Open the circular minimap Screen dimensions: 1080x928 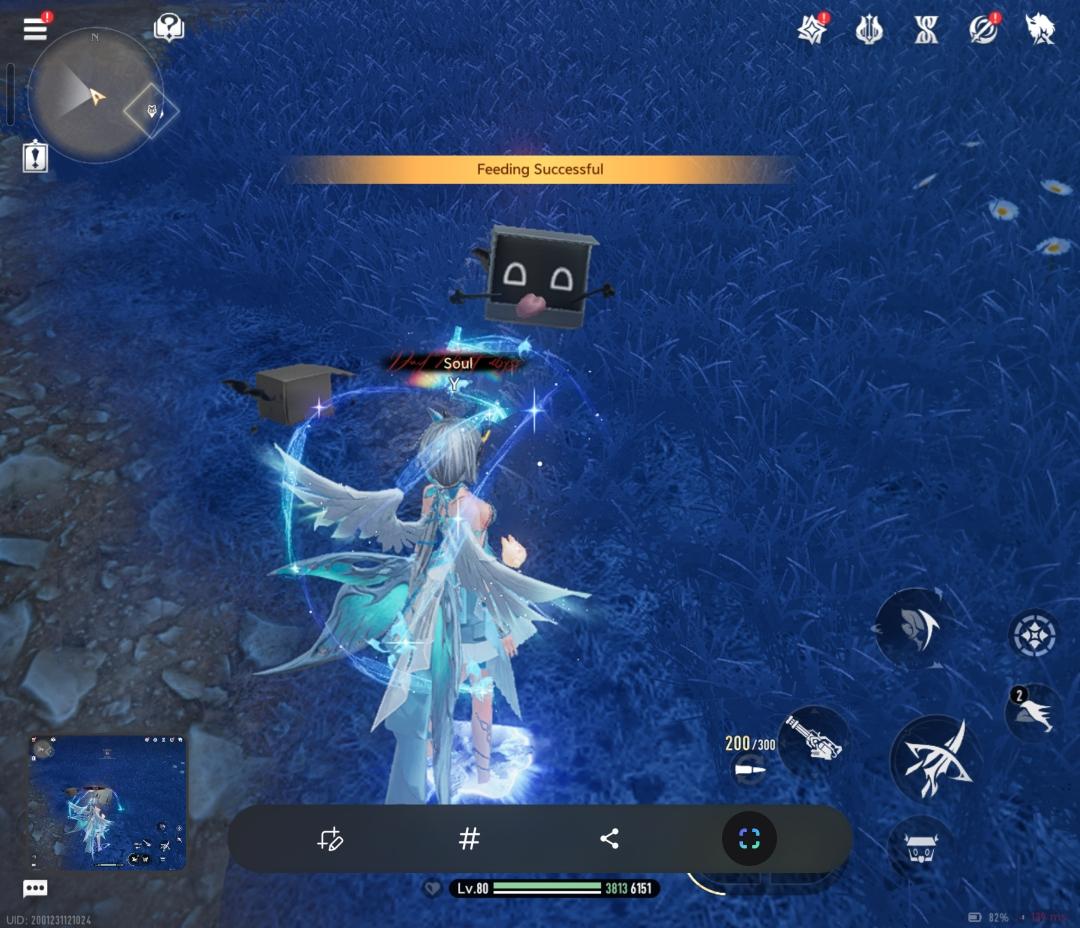coord(95,96)
